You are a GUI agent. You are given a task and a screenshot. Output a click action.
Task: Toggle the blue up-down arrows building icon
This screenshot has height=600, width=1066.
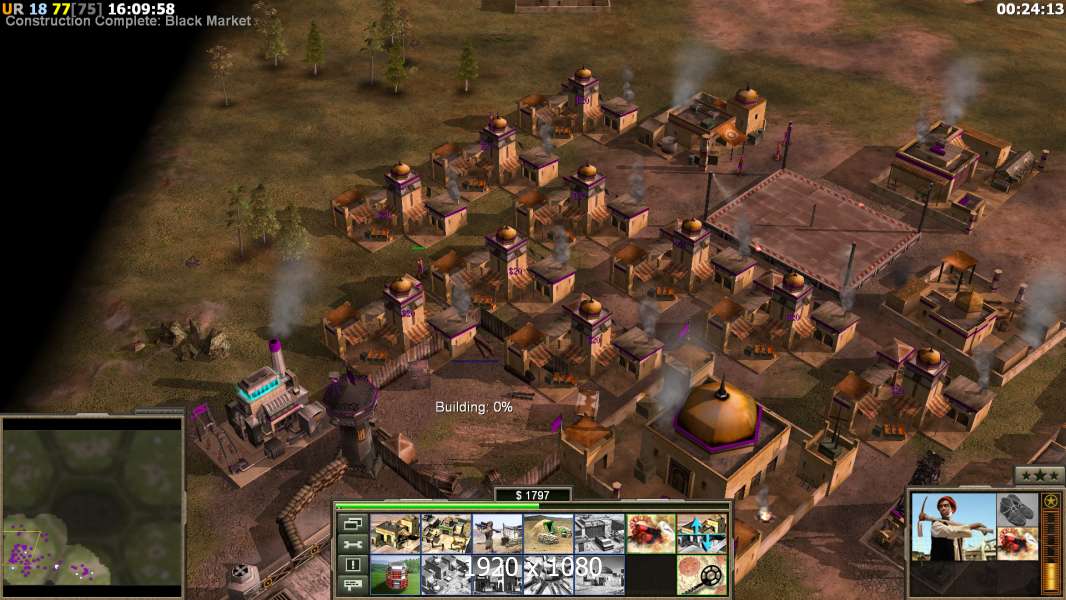point(701,533)
